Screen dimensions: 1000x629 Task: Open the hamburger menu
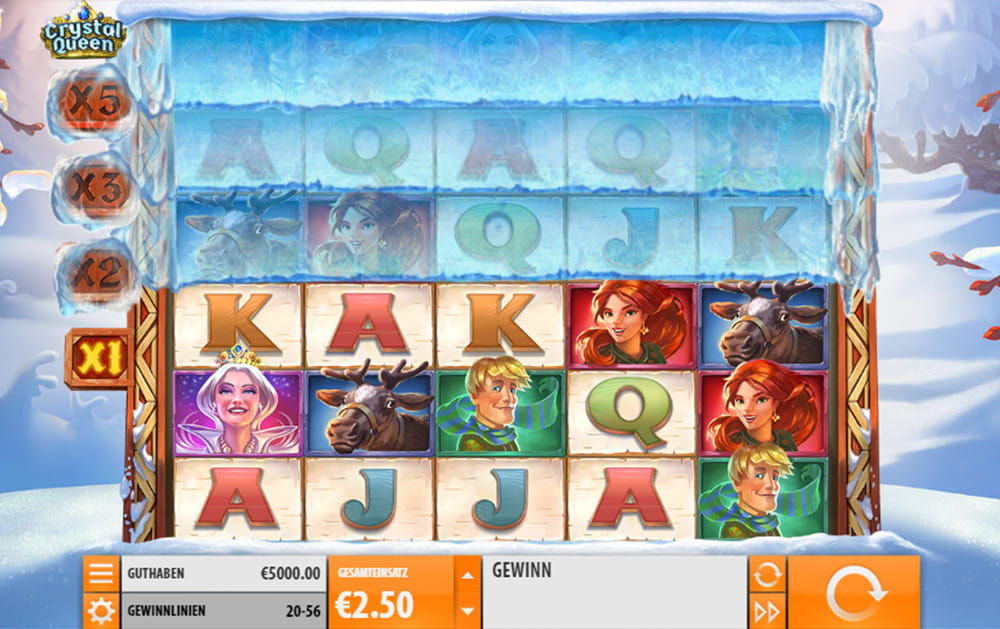101,574
